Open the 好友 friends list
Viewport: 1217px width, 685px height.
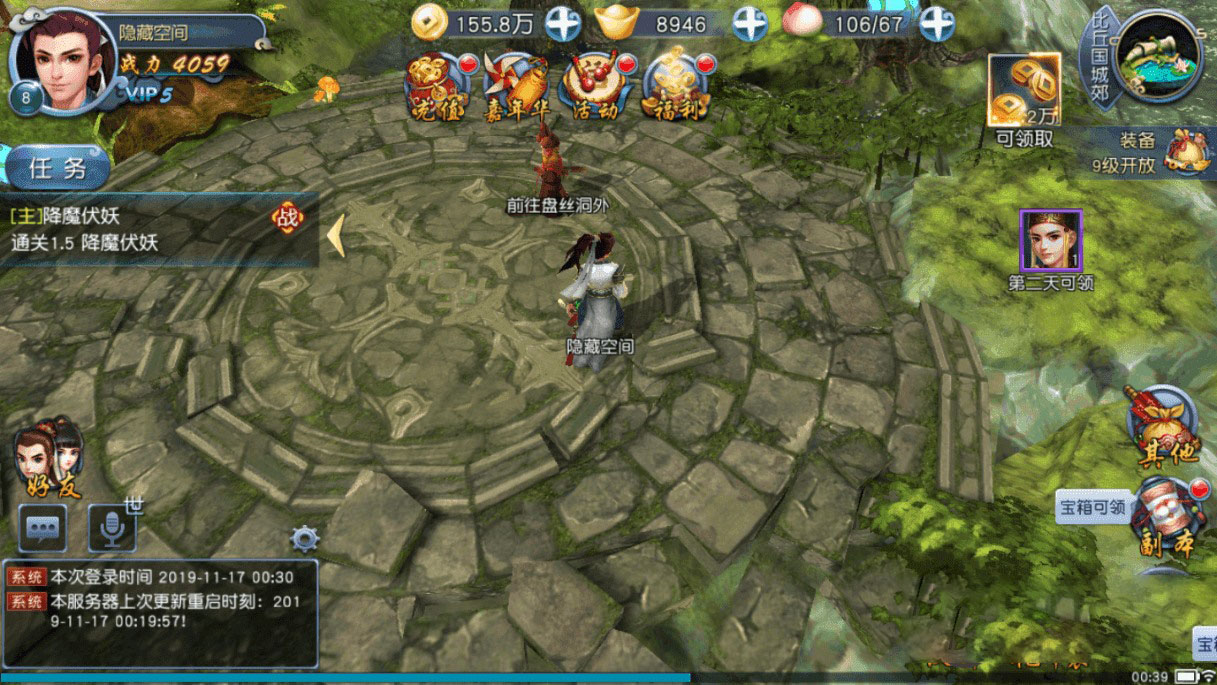tap(48, 458)
